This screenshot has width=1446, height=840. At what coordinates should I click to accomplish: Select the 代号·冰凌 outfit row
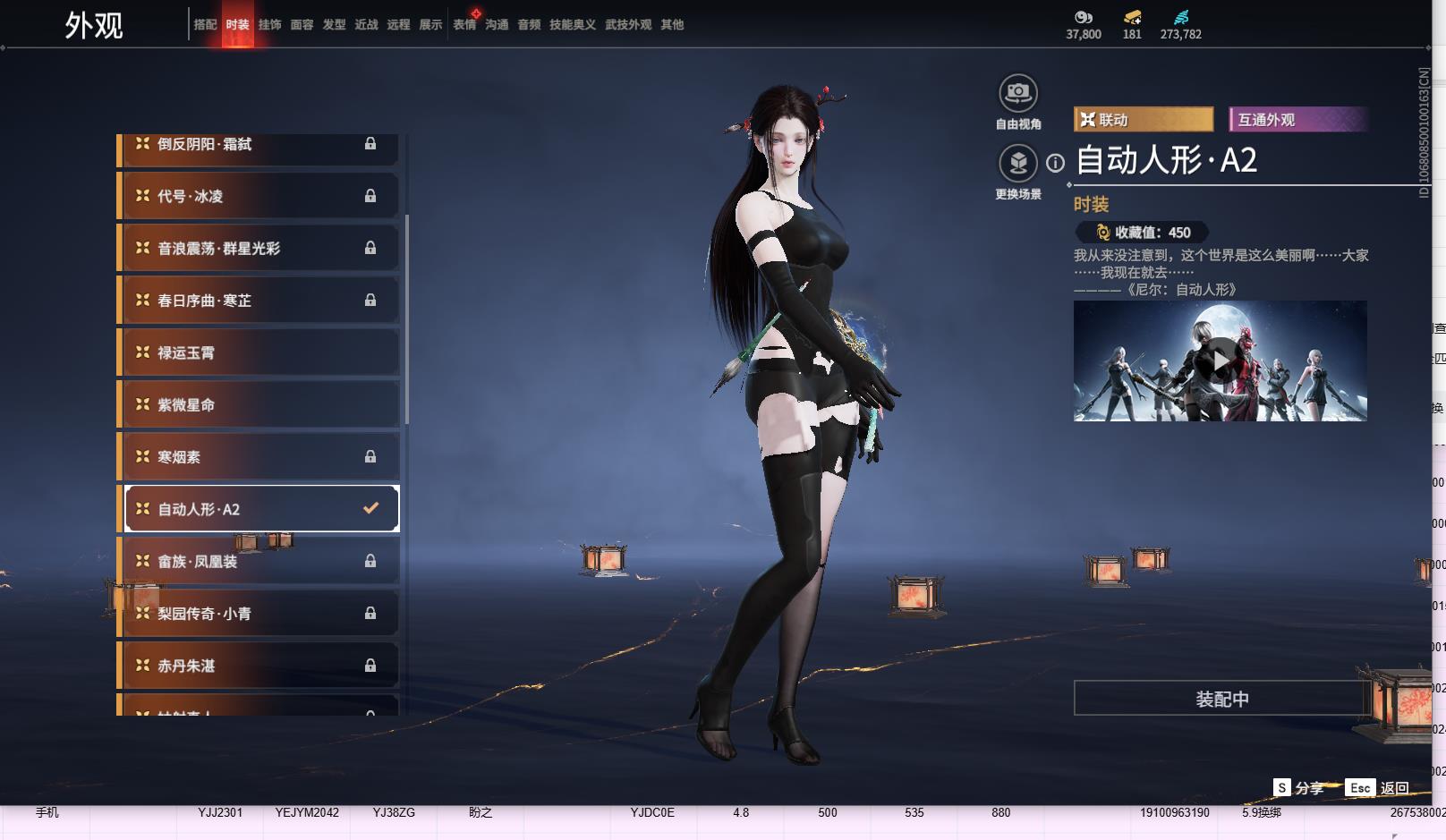click(259, 196)
